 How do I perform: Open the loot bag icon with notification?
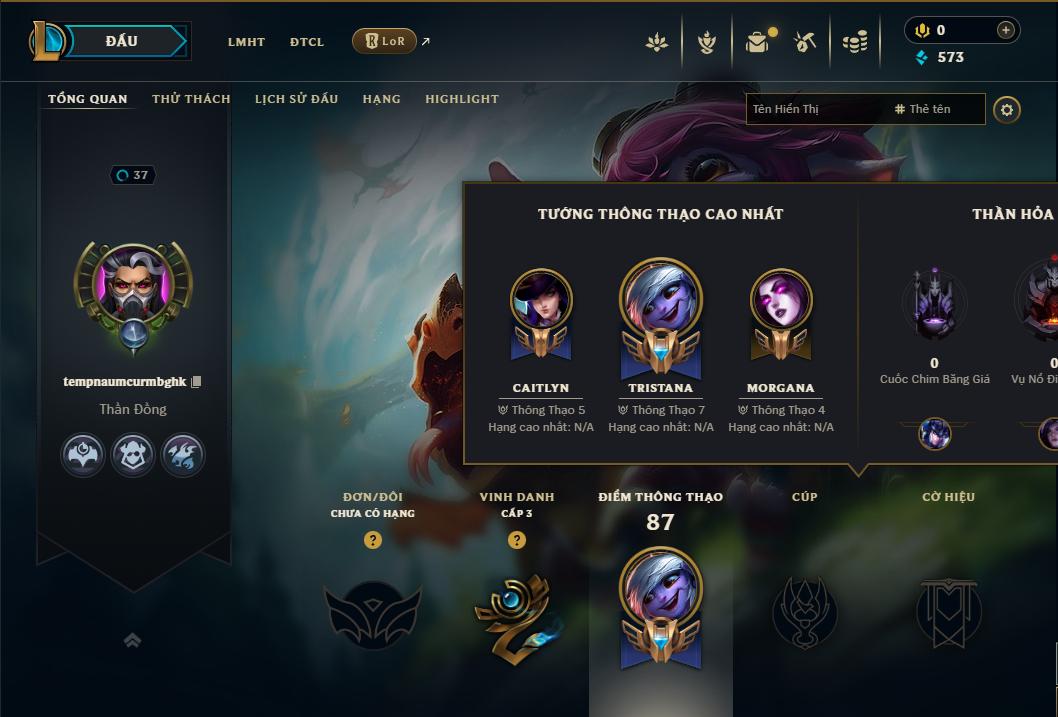[x=758, y=42]
